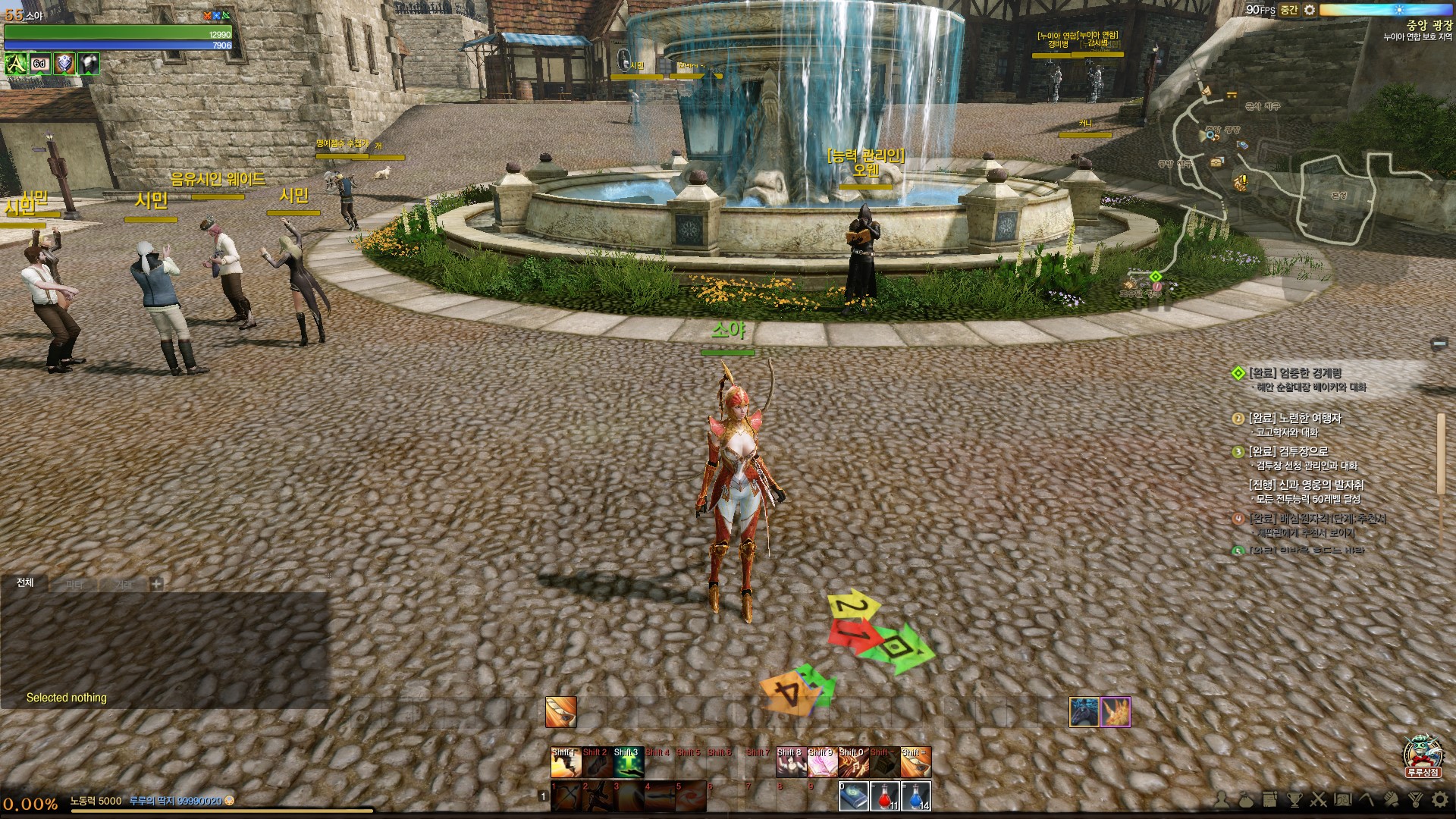1456x819 pixels.
Task: Activate the green glowing hand Shift 3 skill
Action: click(629, 763)
